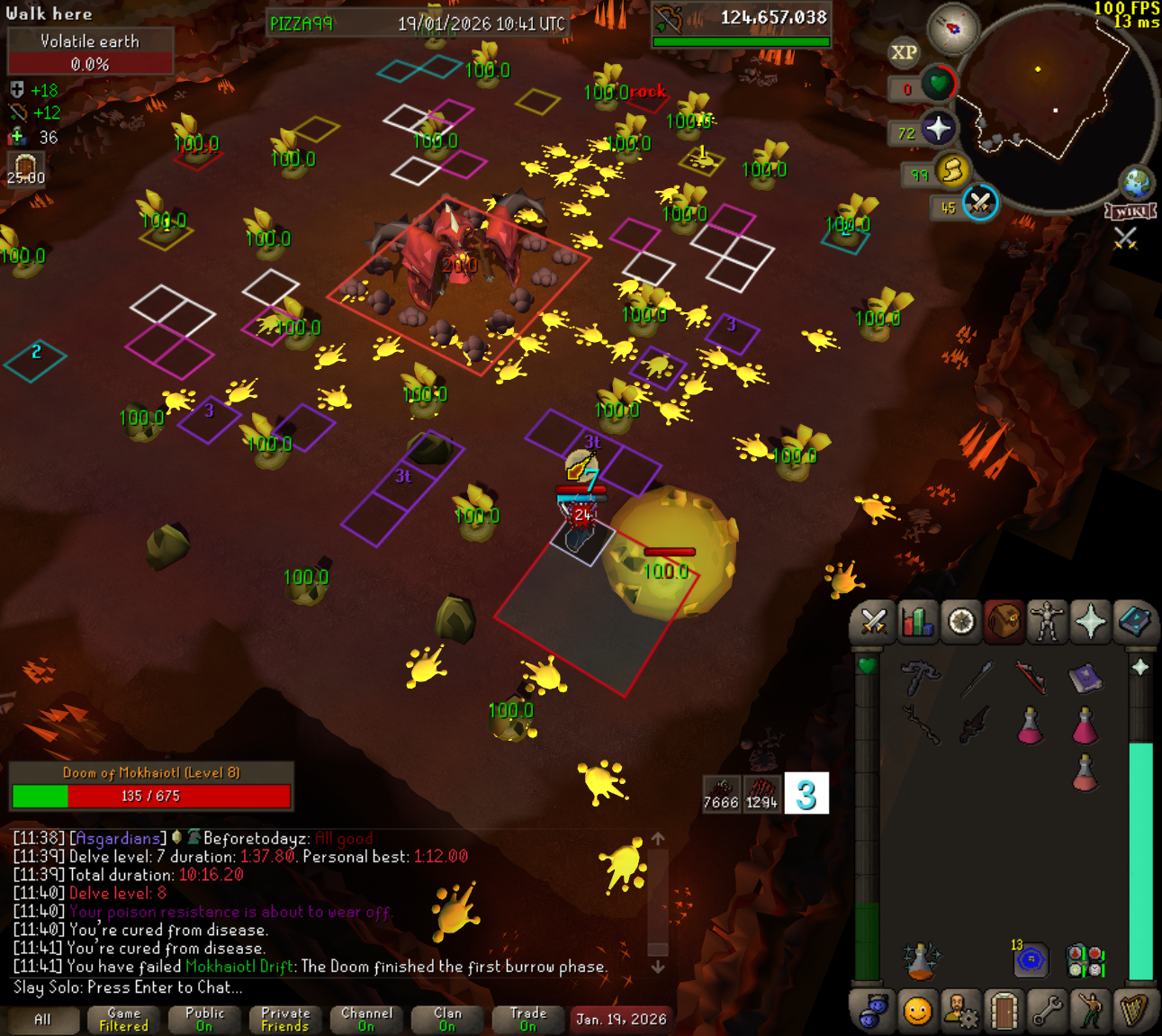This screenshot has height=1036, width=1162.
Task: Select the bow in the inventory
Action: tap(1031, 678)
